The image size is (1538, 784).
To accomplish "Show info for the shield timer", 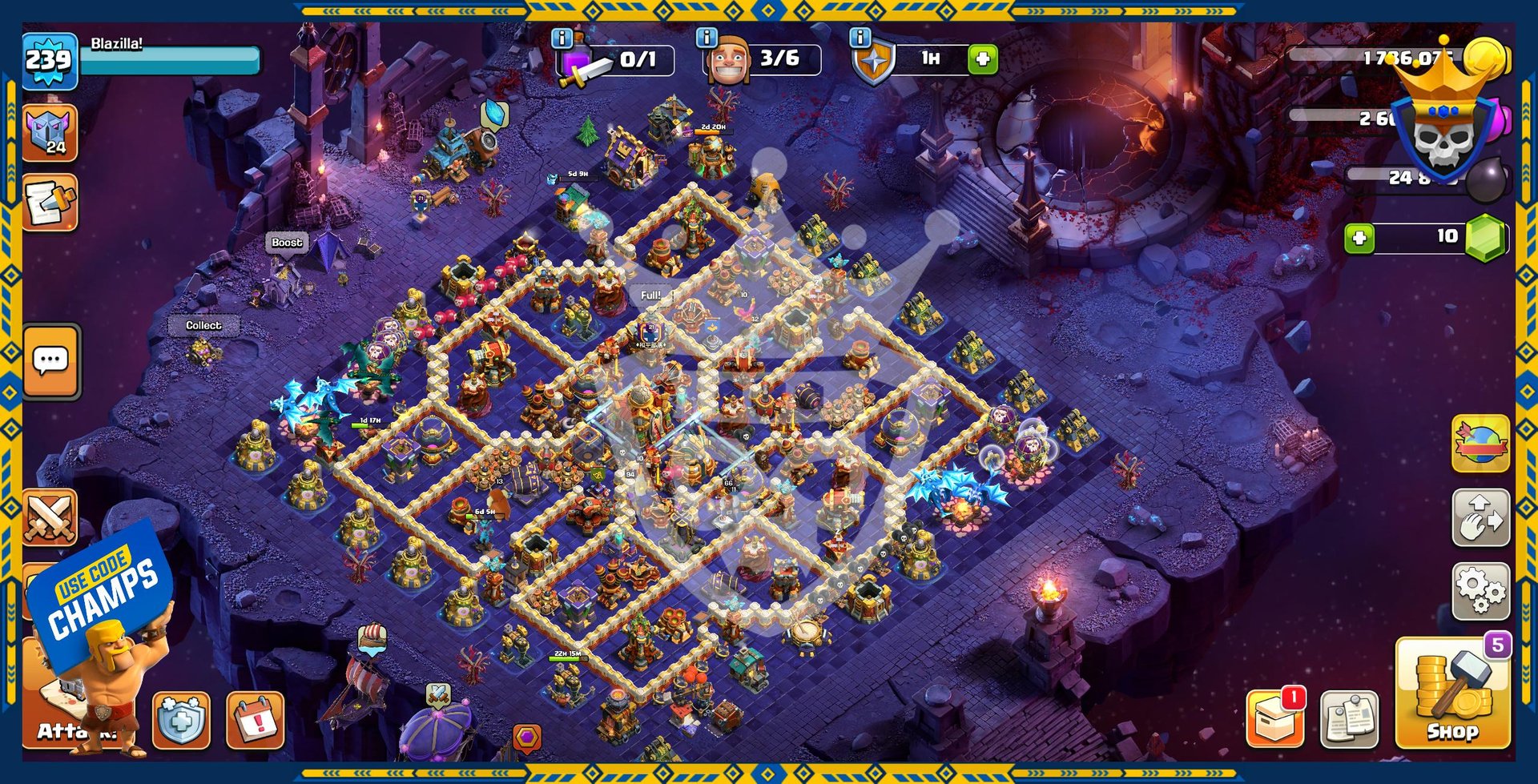I will coord(860,38).
